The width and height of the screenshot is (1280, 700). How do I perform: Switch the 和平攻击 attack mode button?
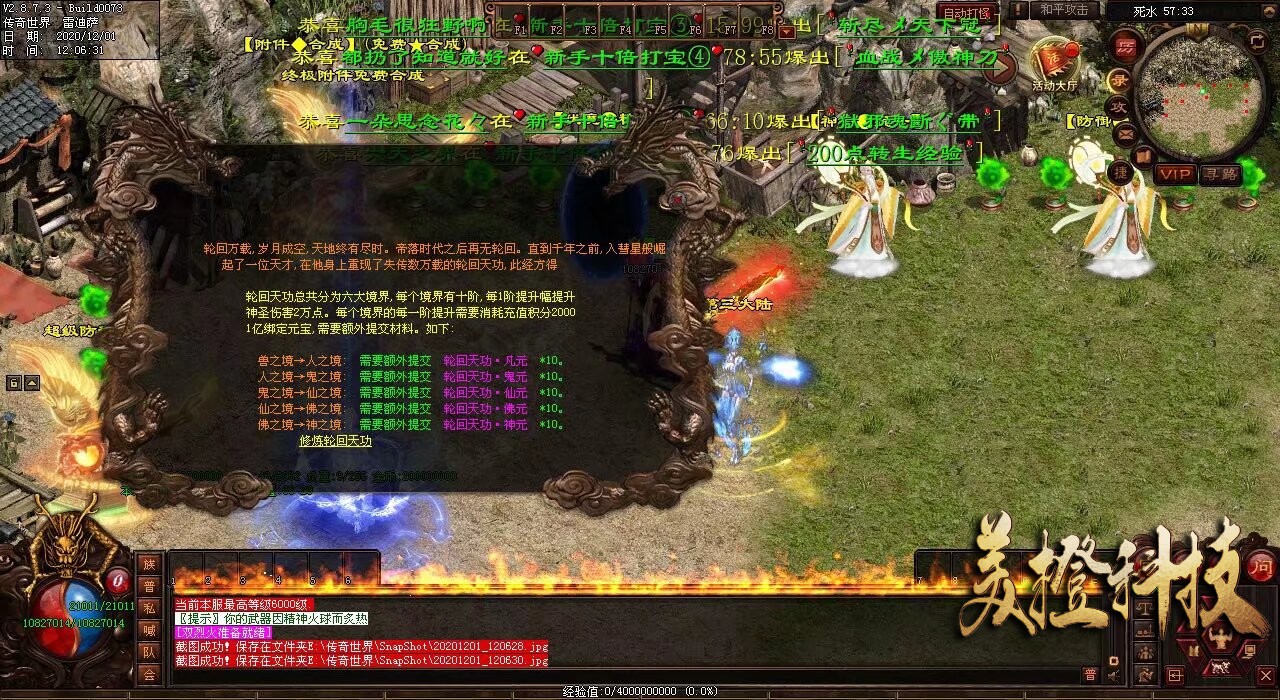[x=1063, y=10]
